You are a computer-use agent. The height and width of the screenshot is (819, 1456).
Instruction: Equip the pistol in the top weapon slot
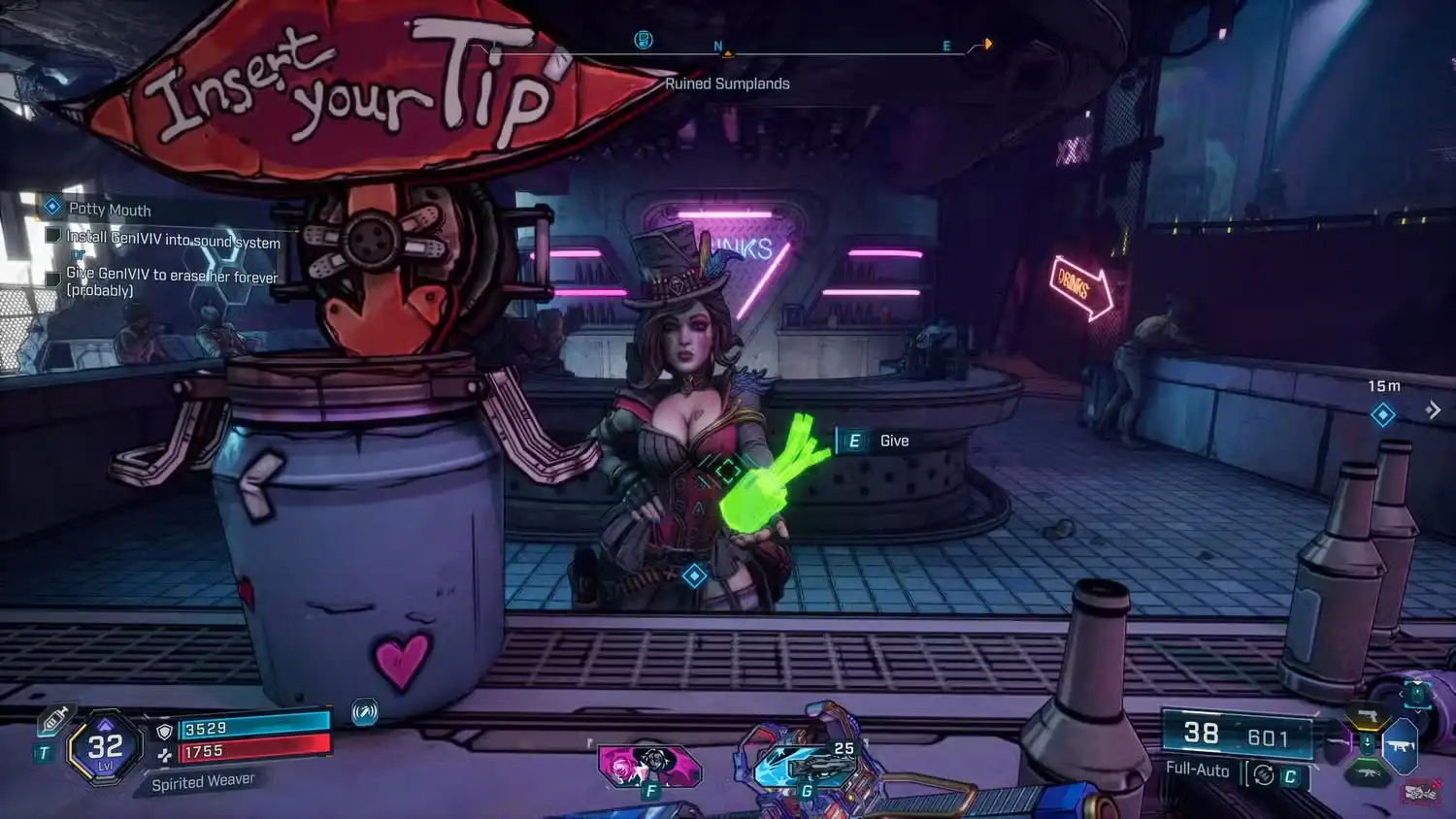(x=1369, y=717)
